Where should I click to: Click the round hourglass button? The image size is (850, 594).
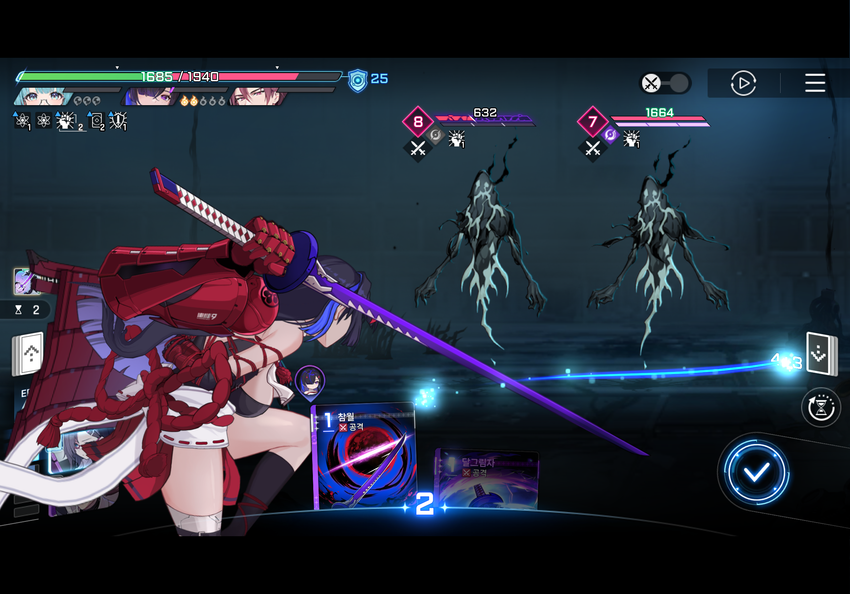(x=821, y=407)
